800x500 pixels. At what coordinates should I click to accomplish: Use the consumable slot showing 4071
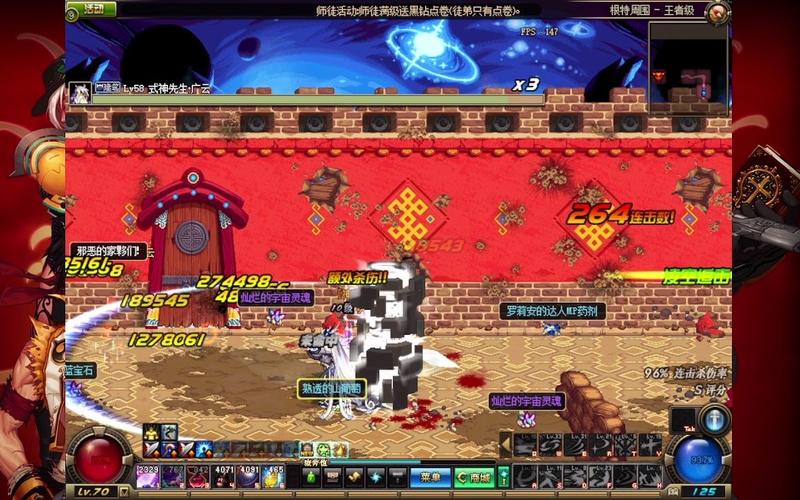point(224,477)
